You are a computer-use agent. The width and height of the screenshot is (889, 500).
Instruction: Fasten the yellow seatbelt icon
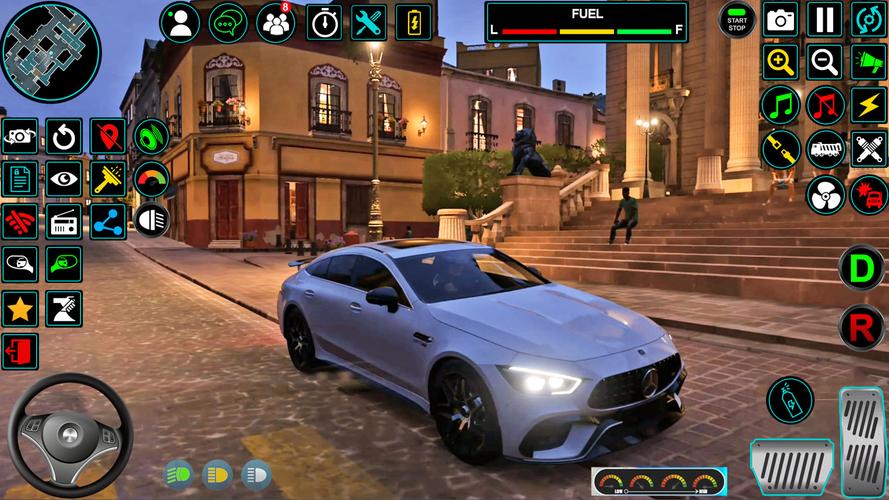point(780,149)
